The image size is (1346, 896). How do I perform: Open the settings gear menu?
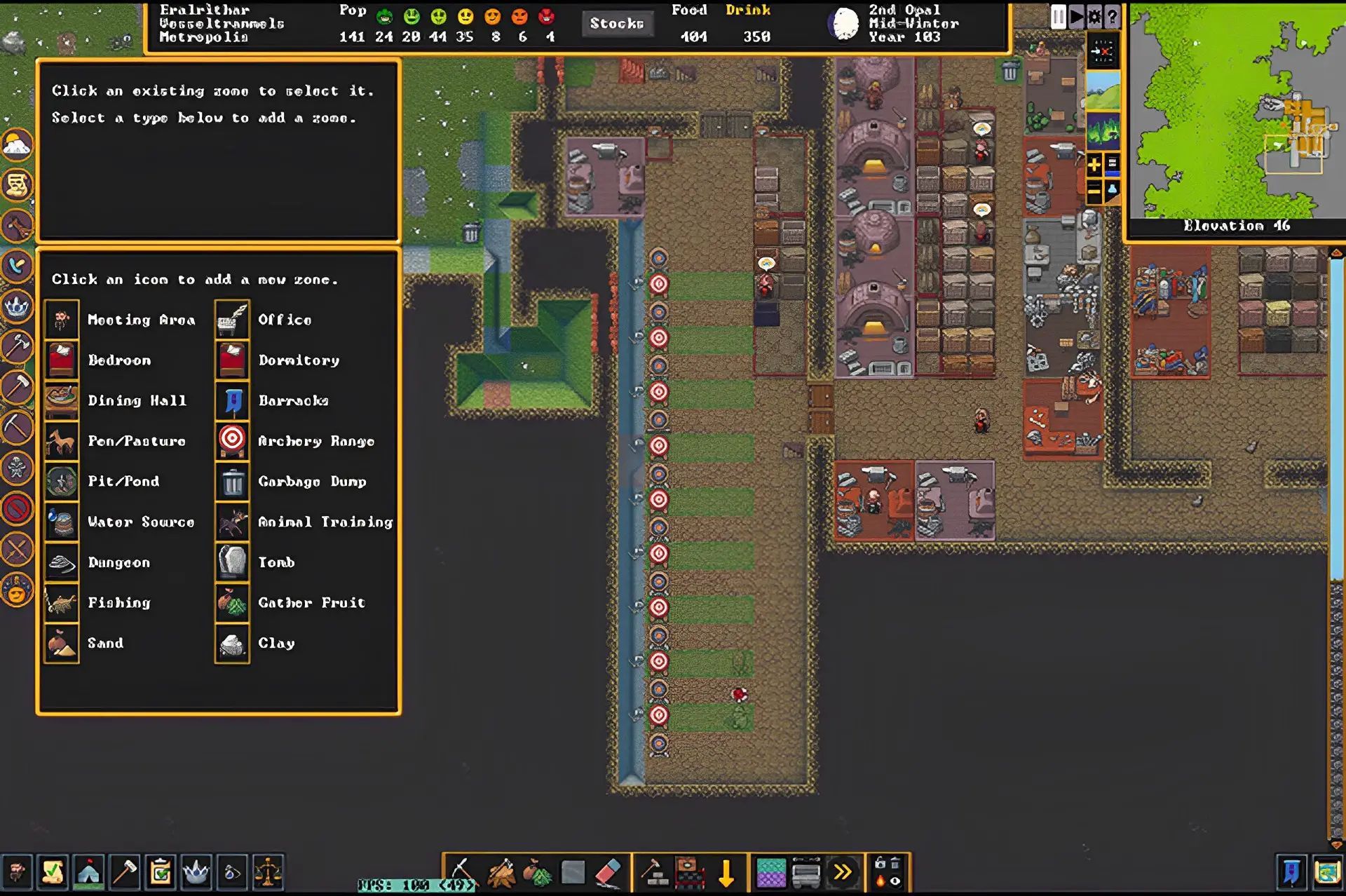point(1094,16)
